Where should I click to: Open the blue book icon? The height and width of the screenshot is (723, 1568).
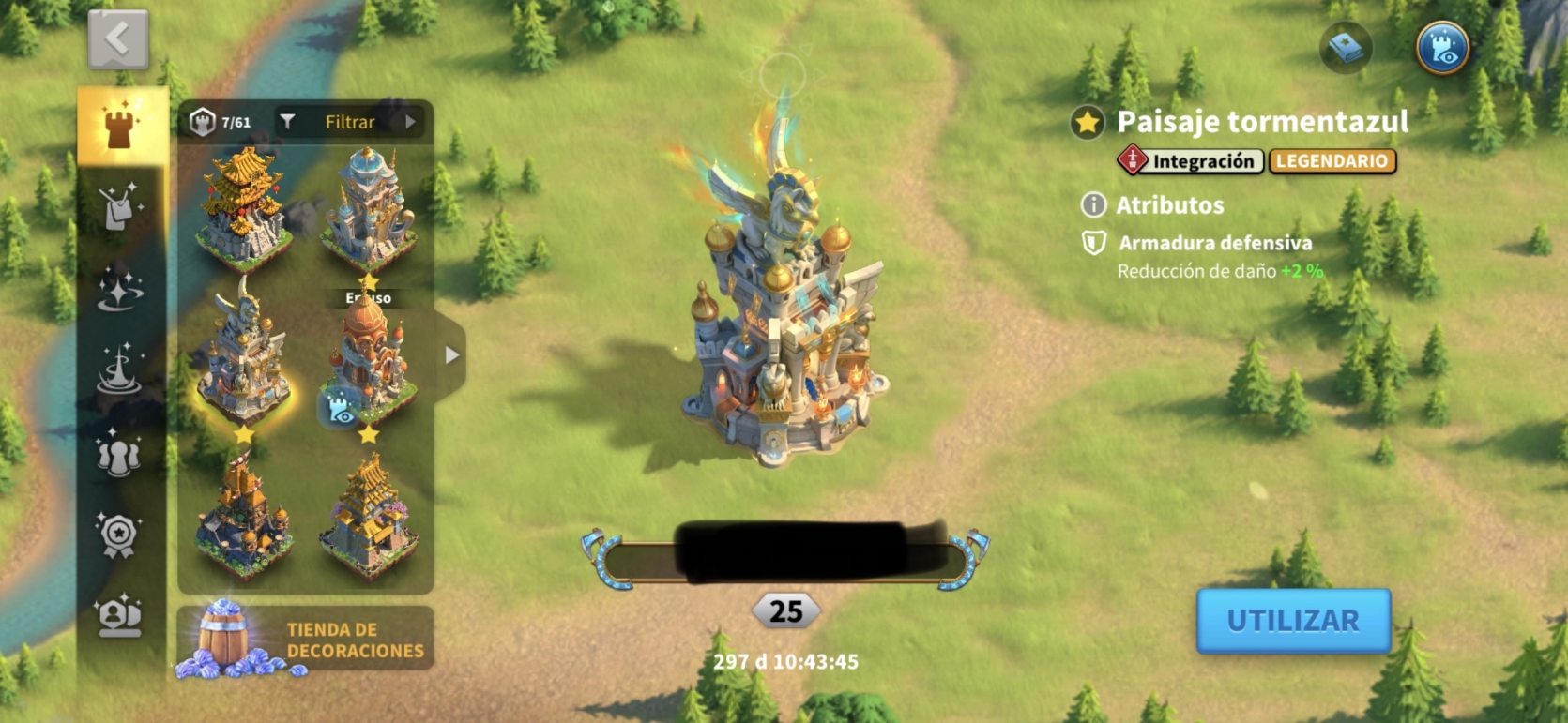pyautogui.click(x=1346, y=47)
